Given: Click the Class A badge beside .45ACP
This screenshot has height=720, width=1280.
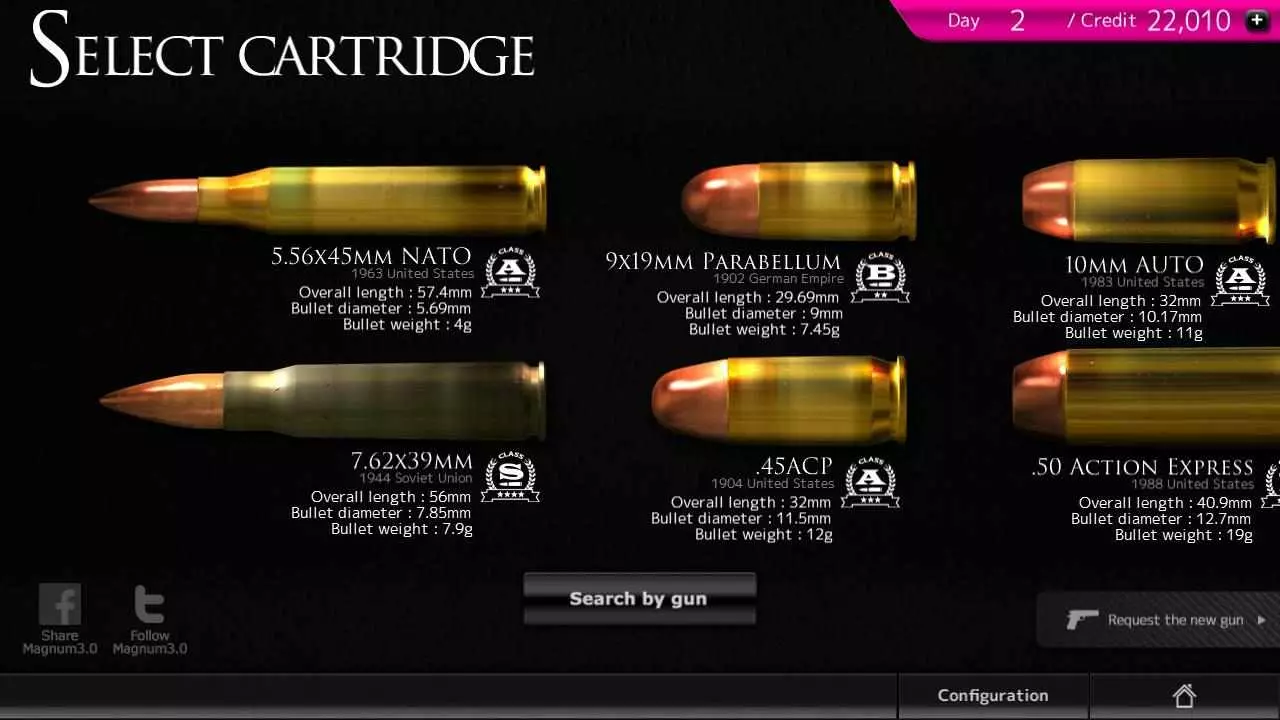Looking at the screenshot, I should pos(869,481).
